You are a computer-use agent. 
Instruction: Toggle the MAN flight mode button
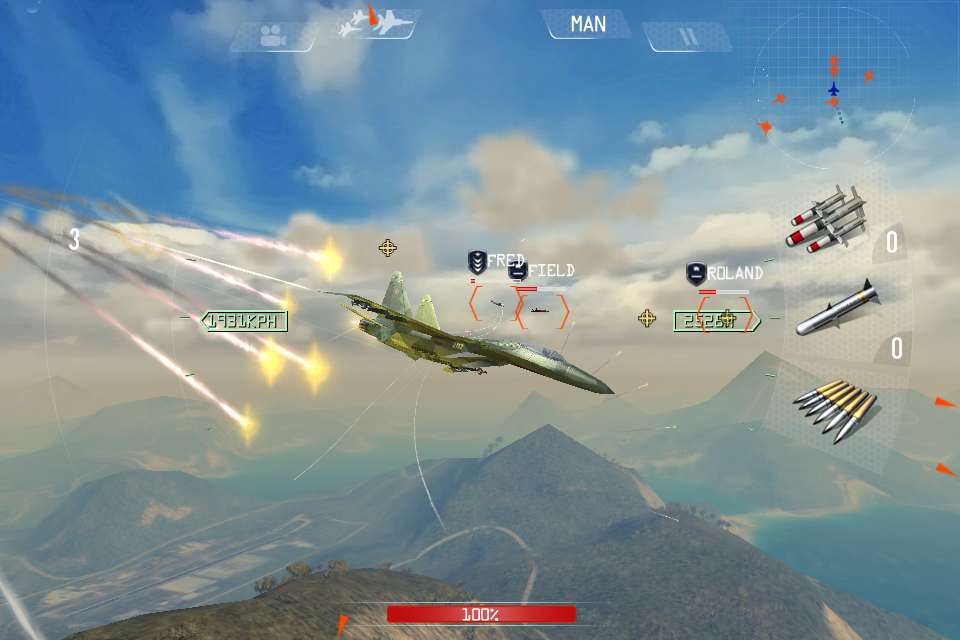[x=588, y=24]
